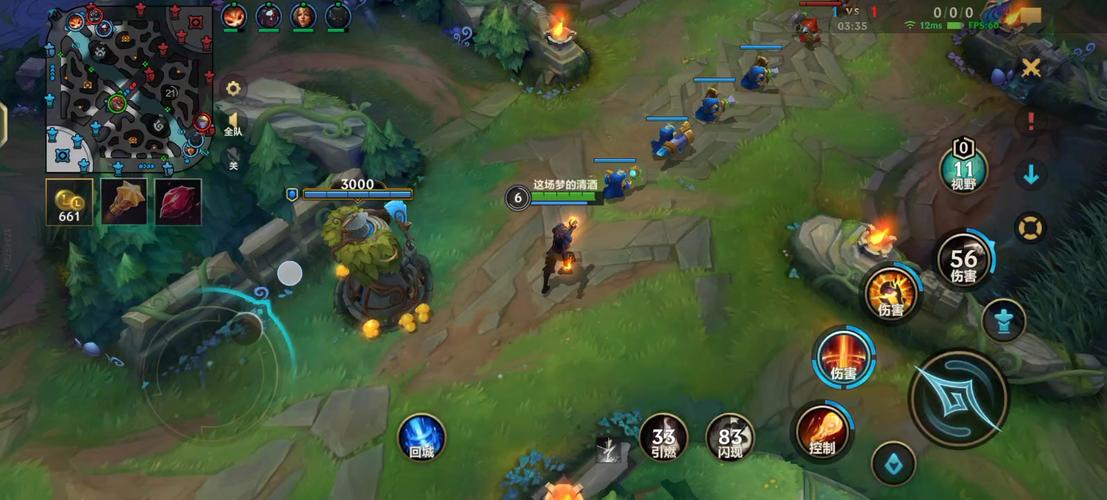Select the 引燃 Ignite summoner spell
The width and height of the screenshot is (1107, 500).
click(x=663, y=438)
